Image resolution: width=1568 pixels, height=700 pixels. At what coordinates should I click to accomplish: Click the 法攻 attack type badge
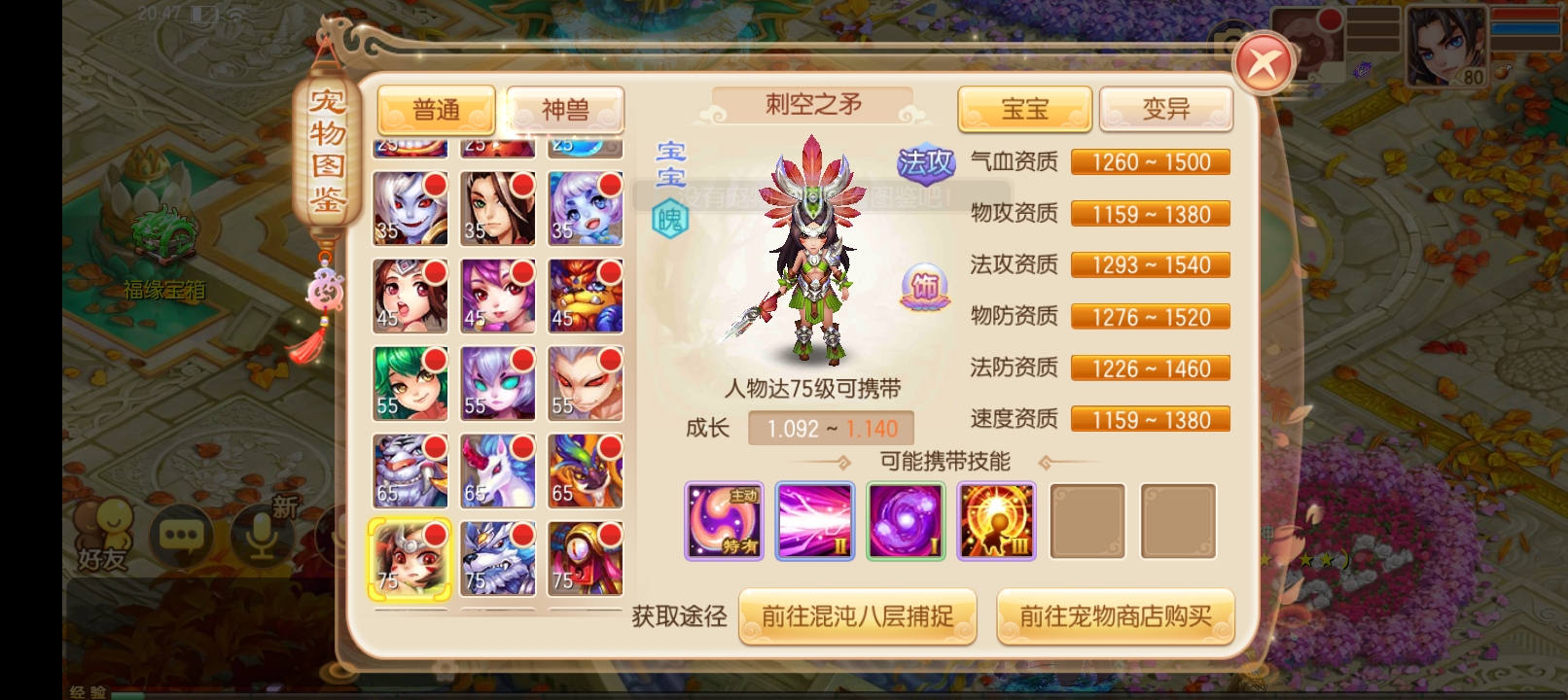926,161
